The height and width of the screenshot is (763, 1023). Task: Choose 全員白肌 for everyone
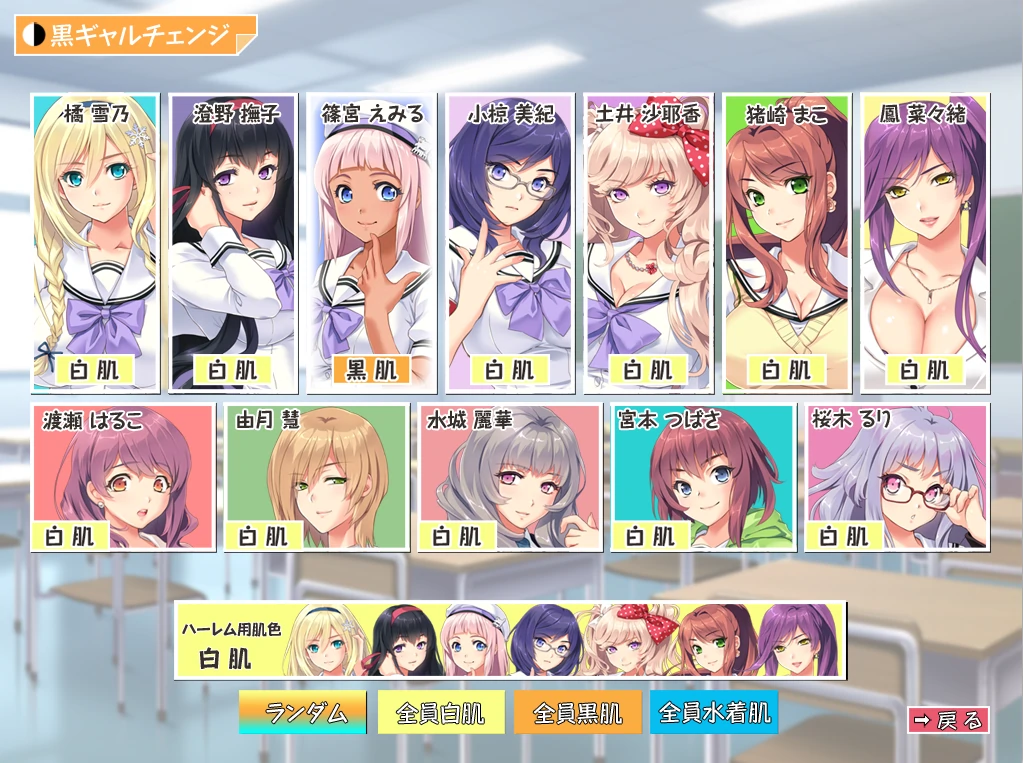coord(441,713)
